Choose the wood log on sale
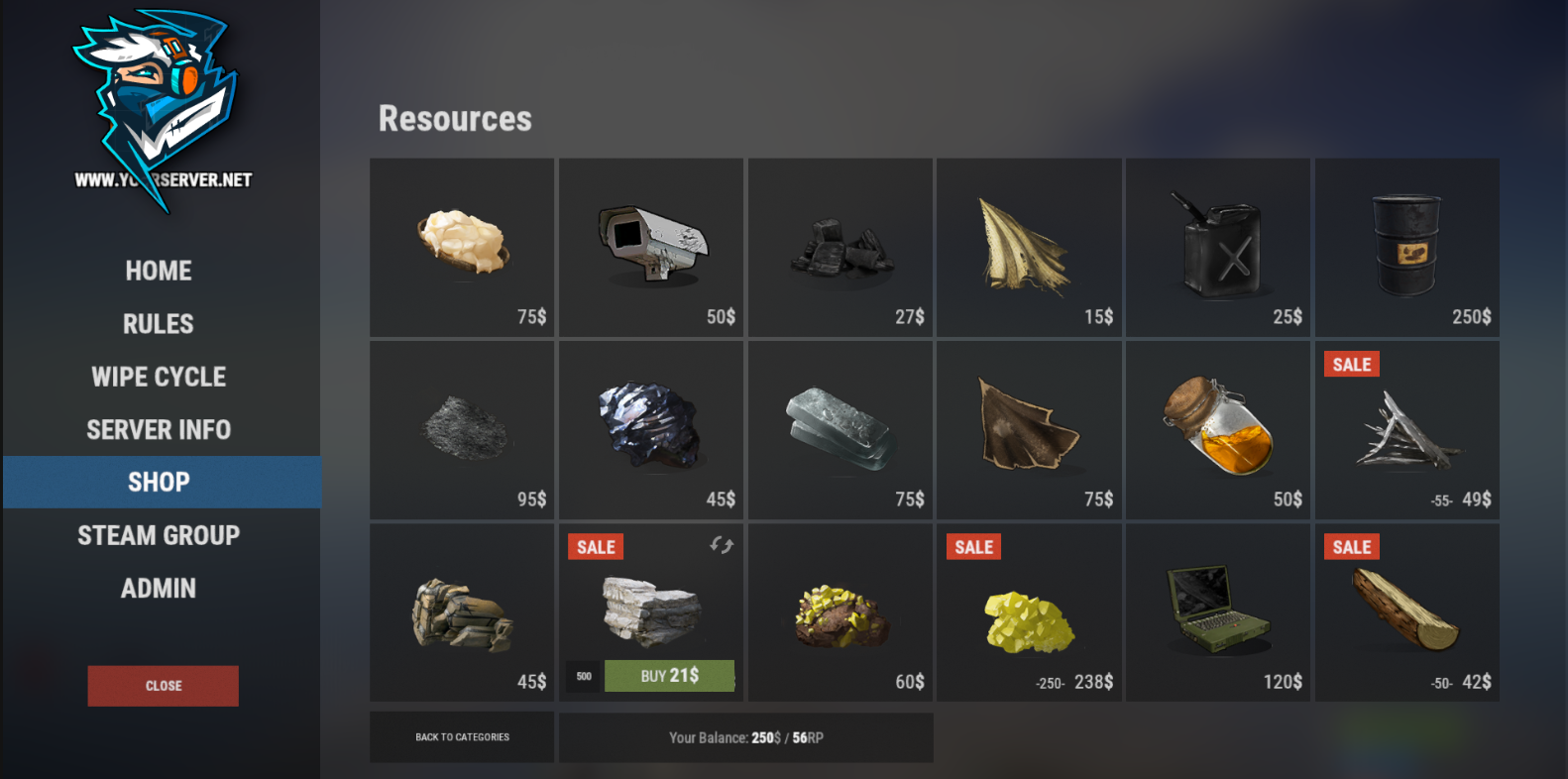The width and height of the screenshot is (1568, 779). coord(1406,612)
